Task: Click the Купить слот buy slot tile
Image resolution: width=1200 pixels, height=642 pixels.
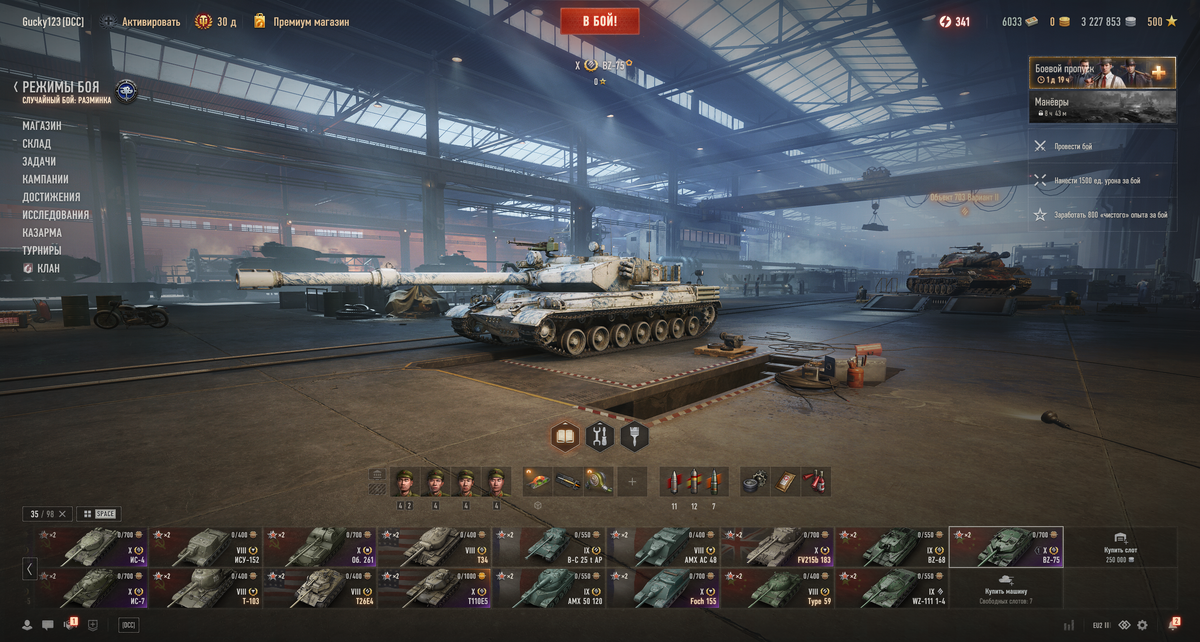Action: pyautogui.click(x=1119, y=547)
